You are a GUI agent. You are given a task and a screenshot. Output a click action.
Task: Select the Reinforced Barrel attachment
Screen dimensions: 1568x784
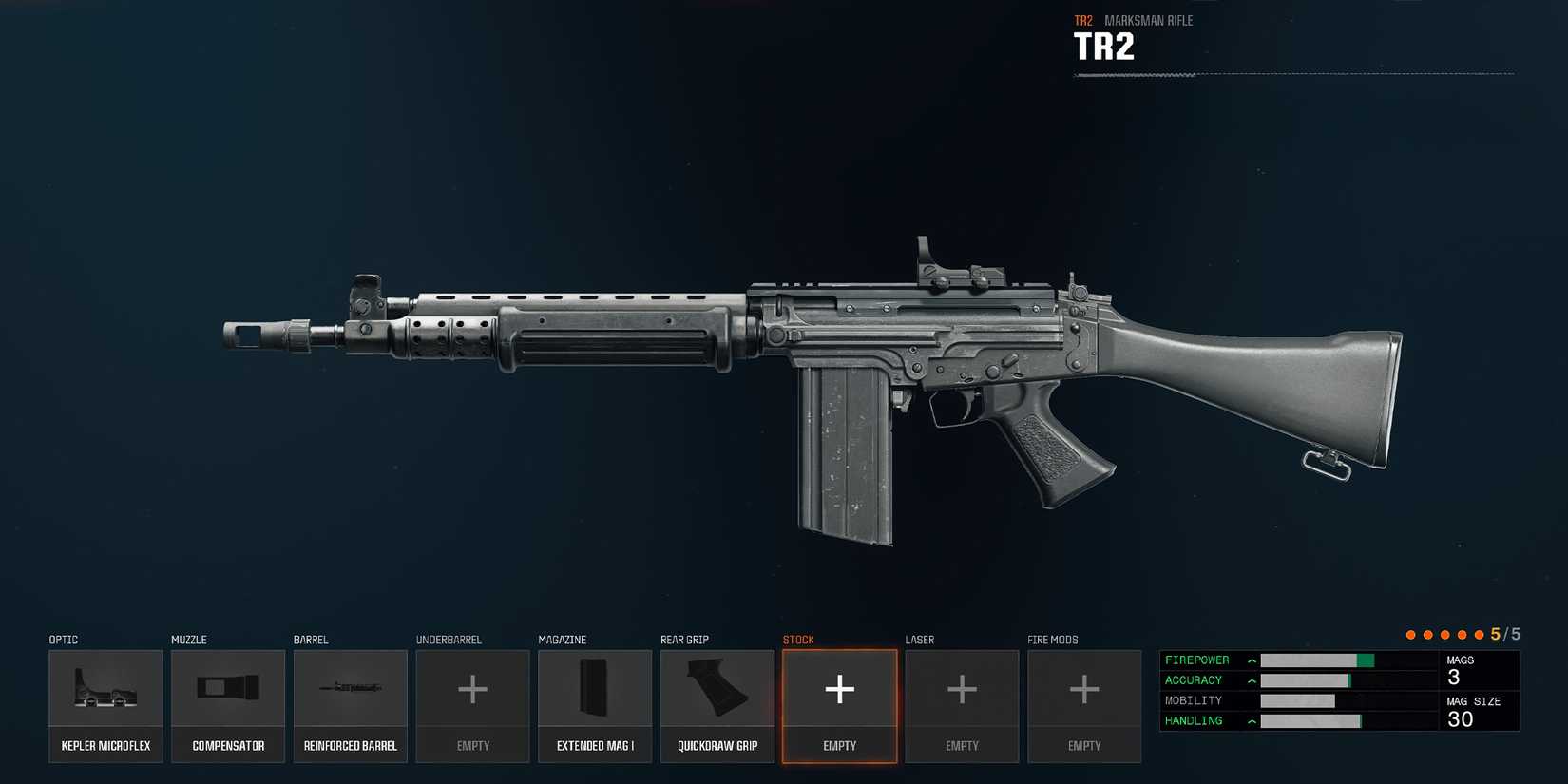click(350, 705)
